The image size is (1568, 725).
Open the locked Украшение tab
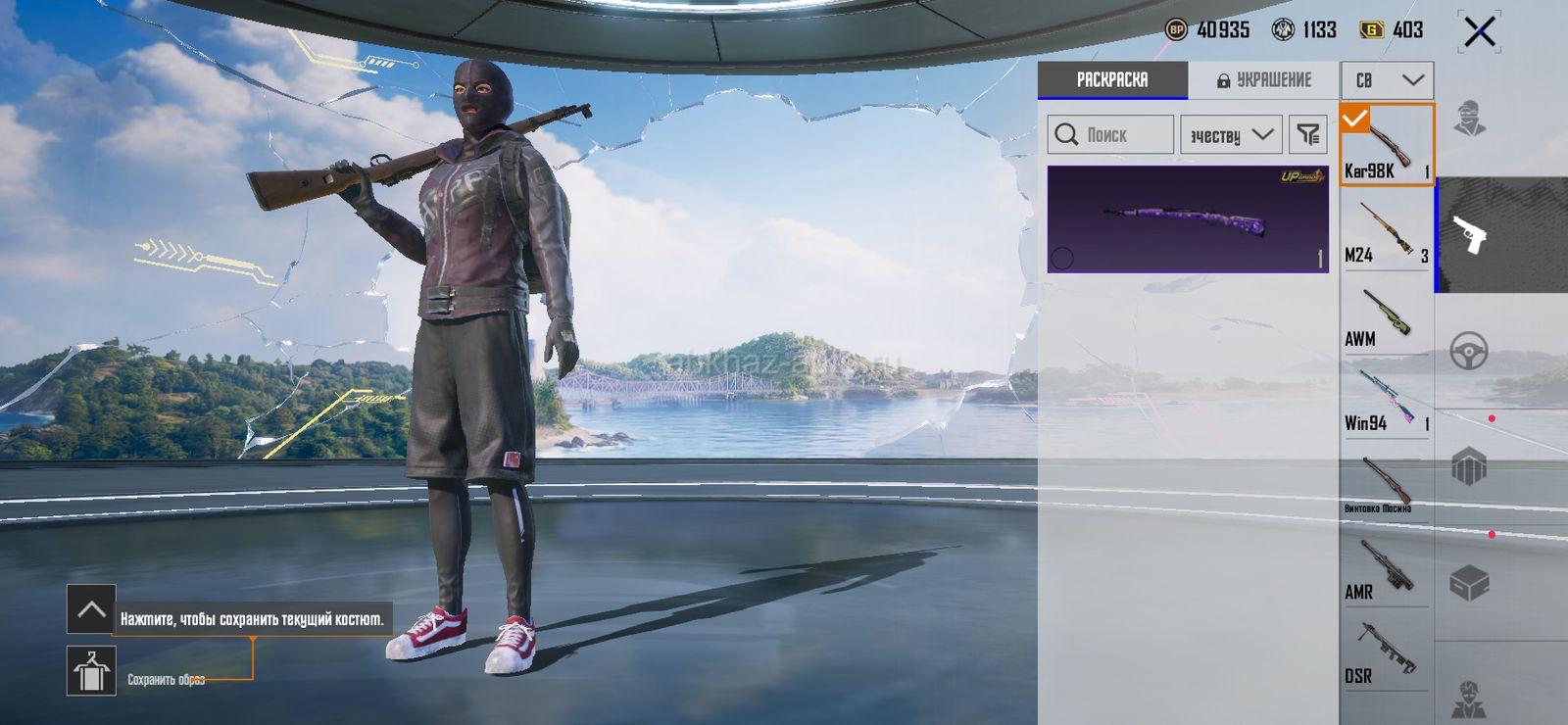click(x=1263, y=80)
